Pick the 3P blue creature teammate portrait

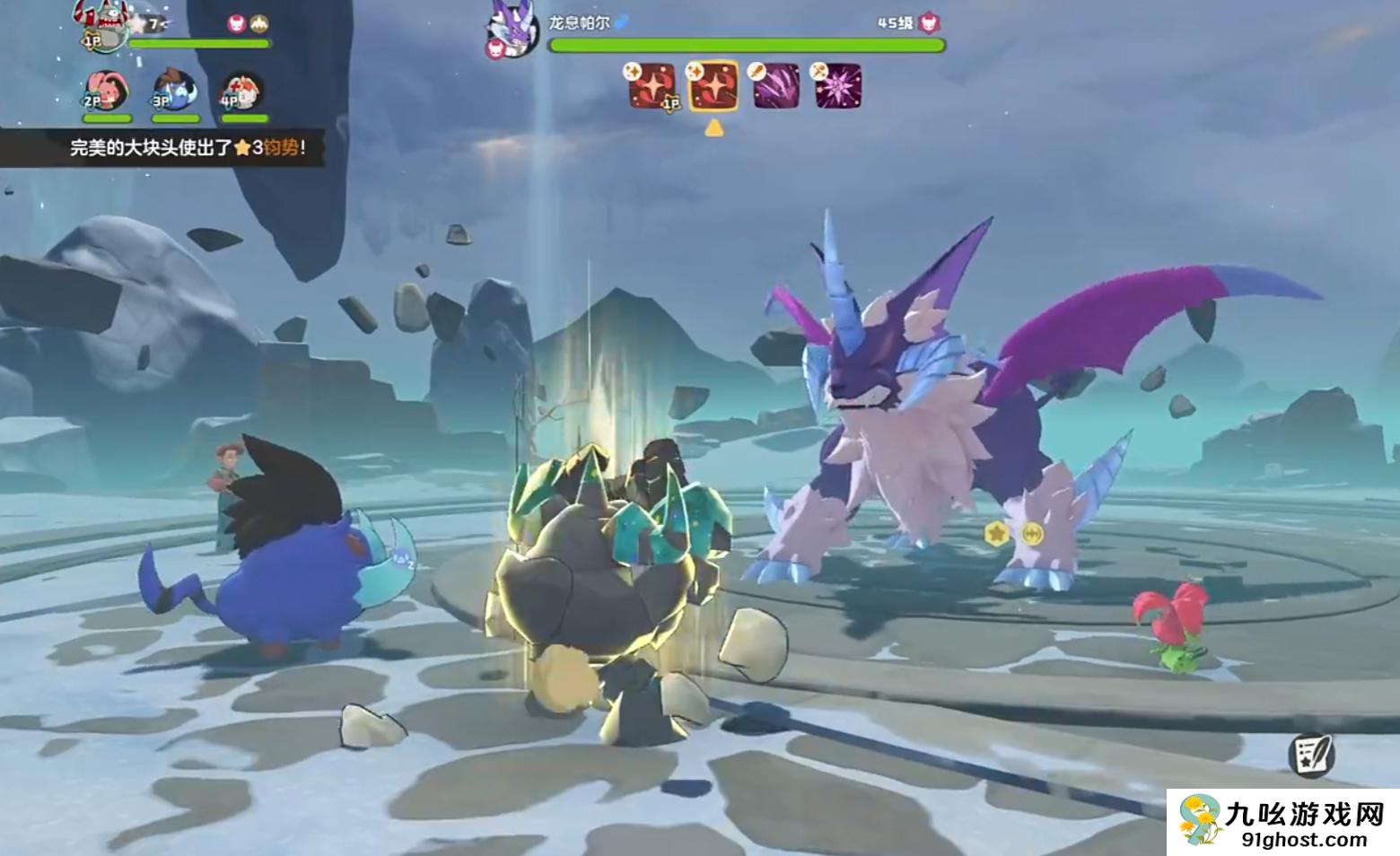click(x=175, y=91)
